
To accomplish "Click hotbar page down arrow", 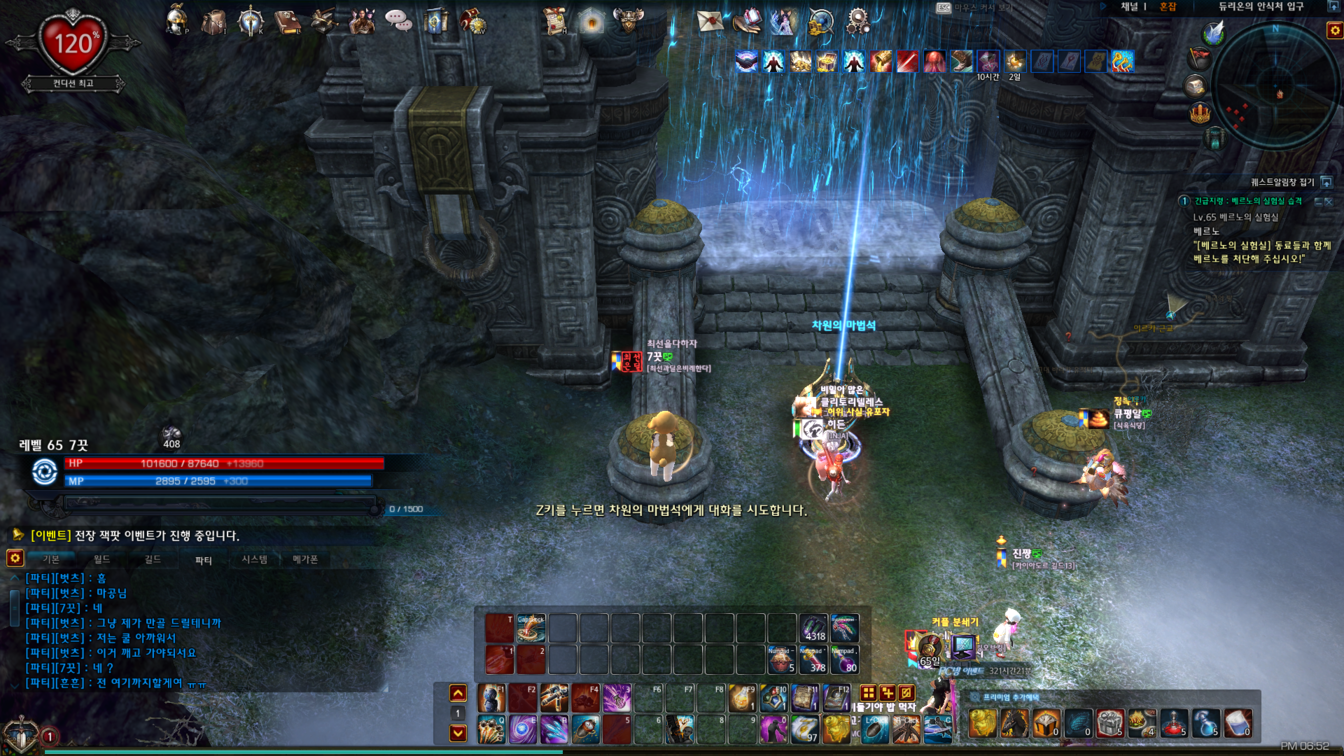I will click(x=458, y=733).
